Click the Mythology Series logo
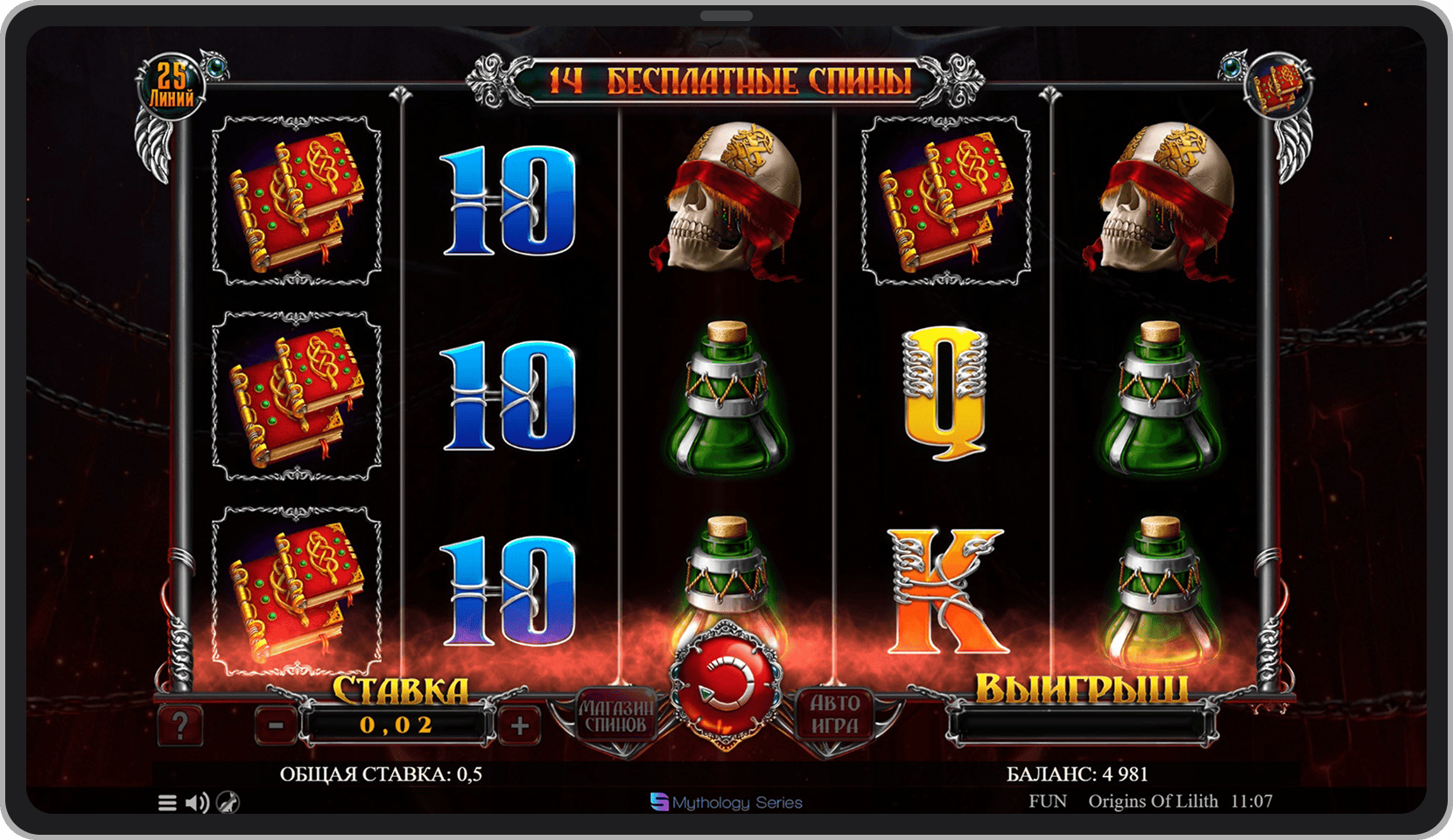The height and width of the screenshot is (840, 1453). (x=726, y=802)
